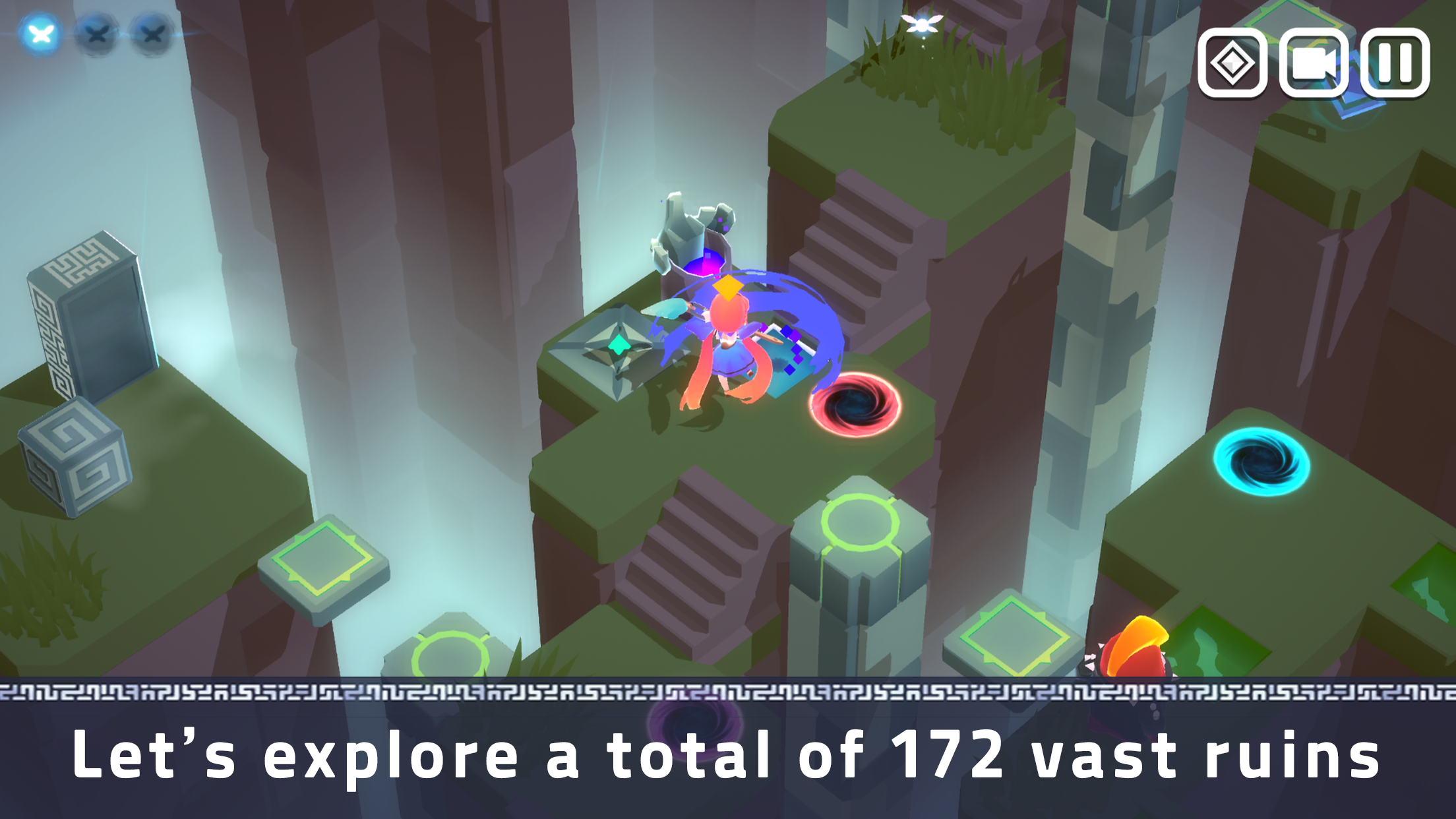
Task: Step on the green pressure plate
Action: [323, 559]
